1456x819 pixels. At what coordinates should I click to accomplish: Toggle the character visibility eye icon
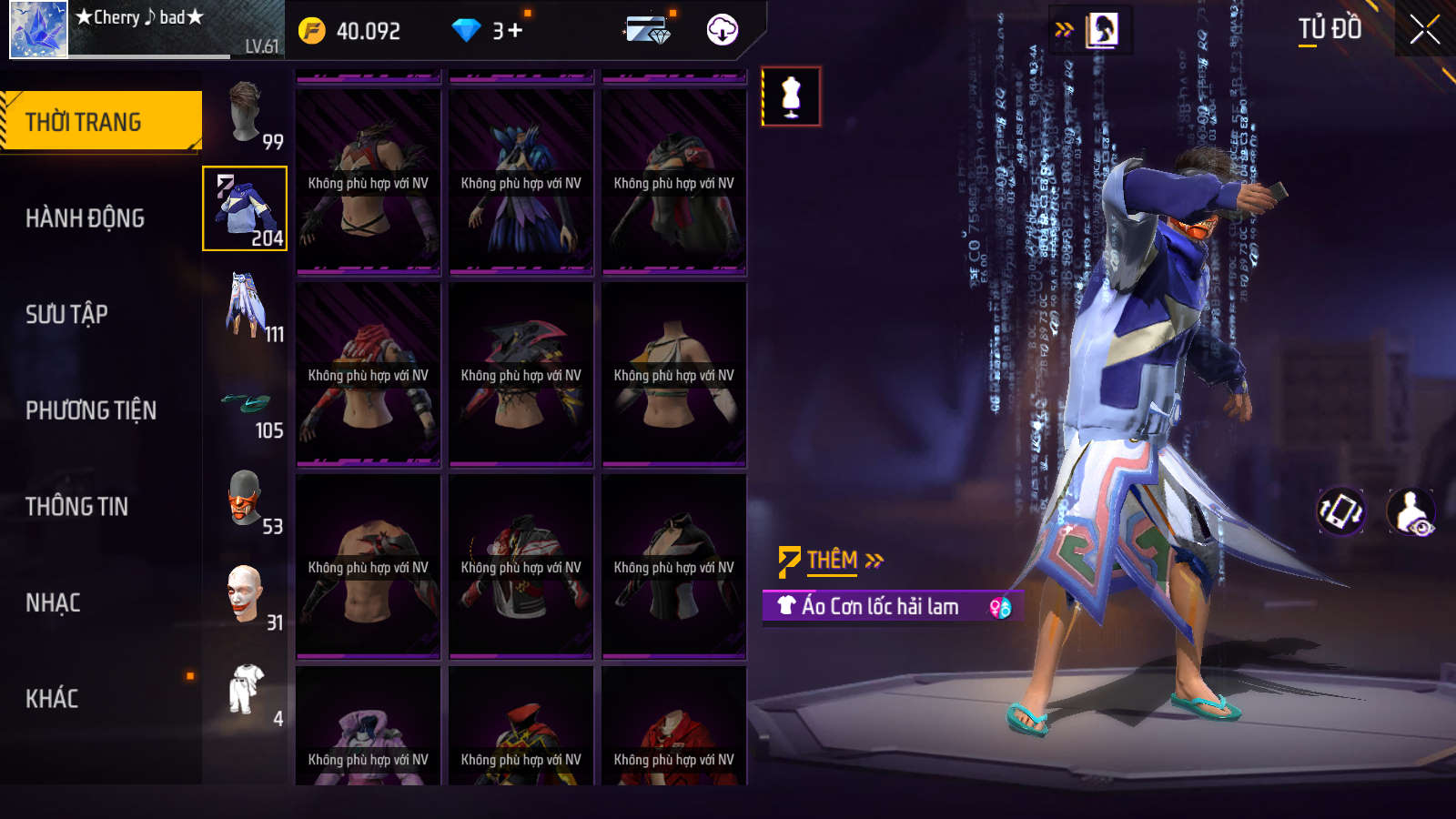pos(1410,511)
